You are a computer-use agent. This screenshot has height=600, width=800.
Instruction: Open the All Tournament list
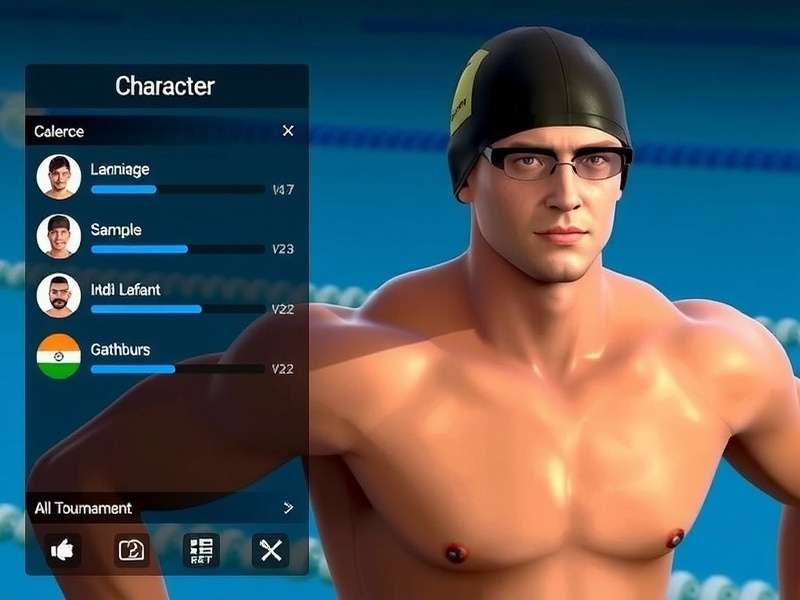(x=166, y=508)
